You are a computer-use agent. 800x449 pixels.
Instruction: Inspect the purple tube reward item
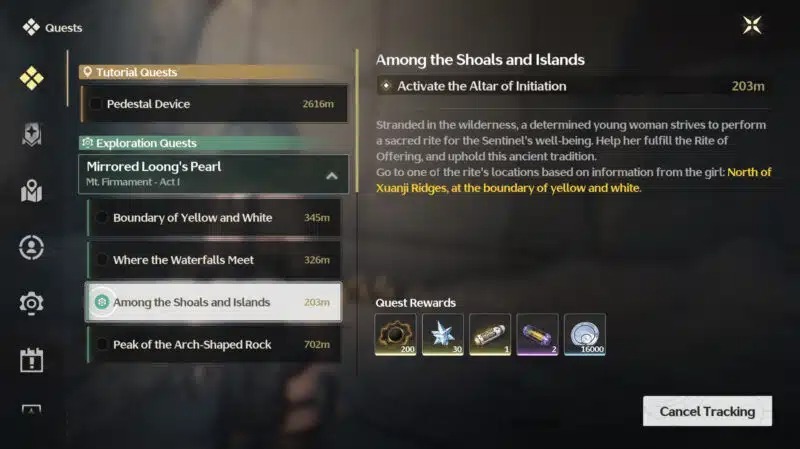[x=538, y=335]
